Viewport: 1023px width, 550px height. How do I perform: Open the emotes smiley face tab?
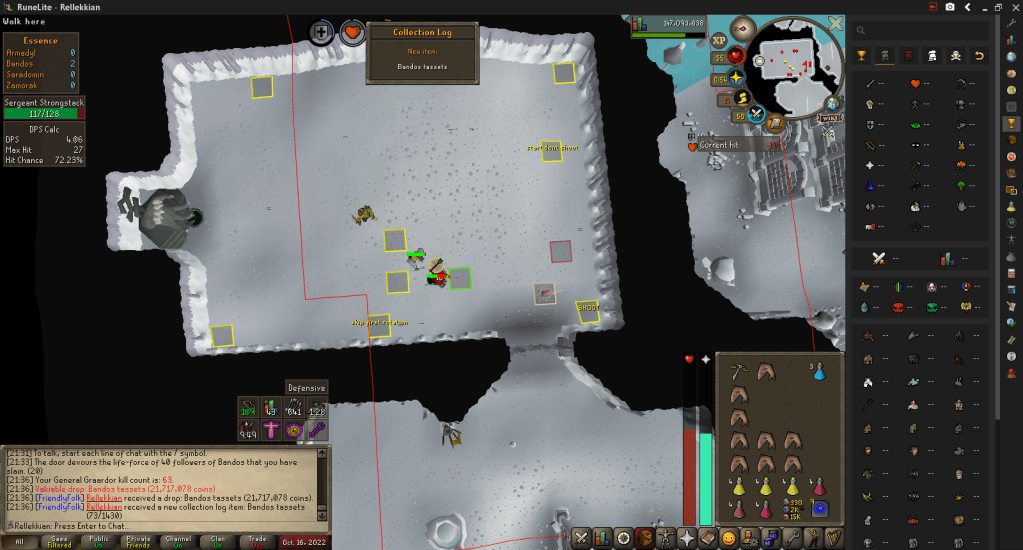click(729, 538)
